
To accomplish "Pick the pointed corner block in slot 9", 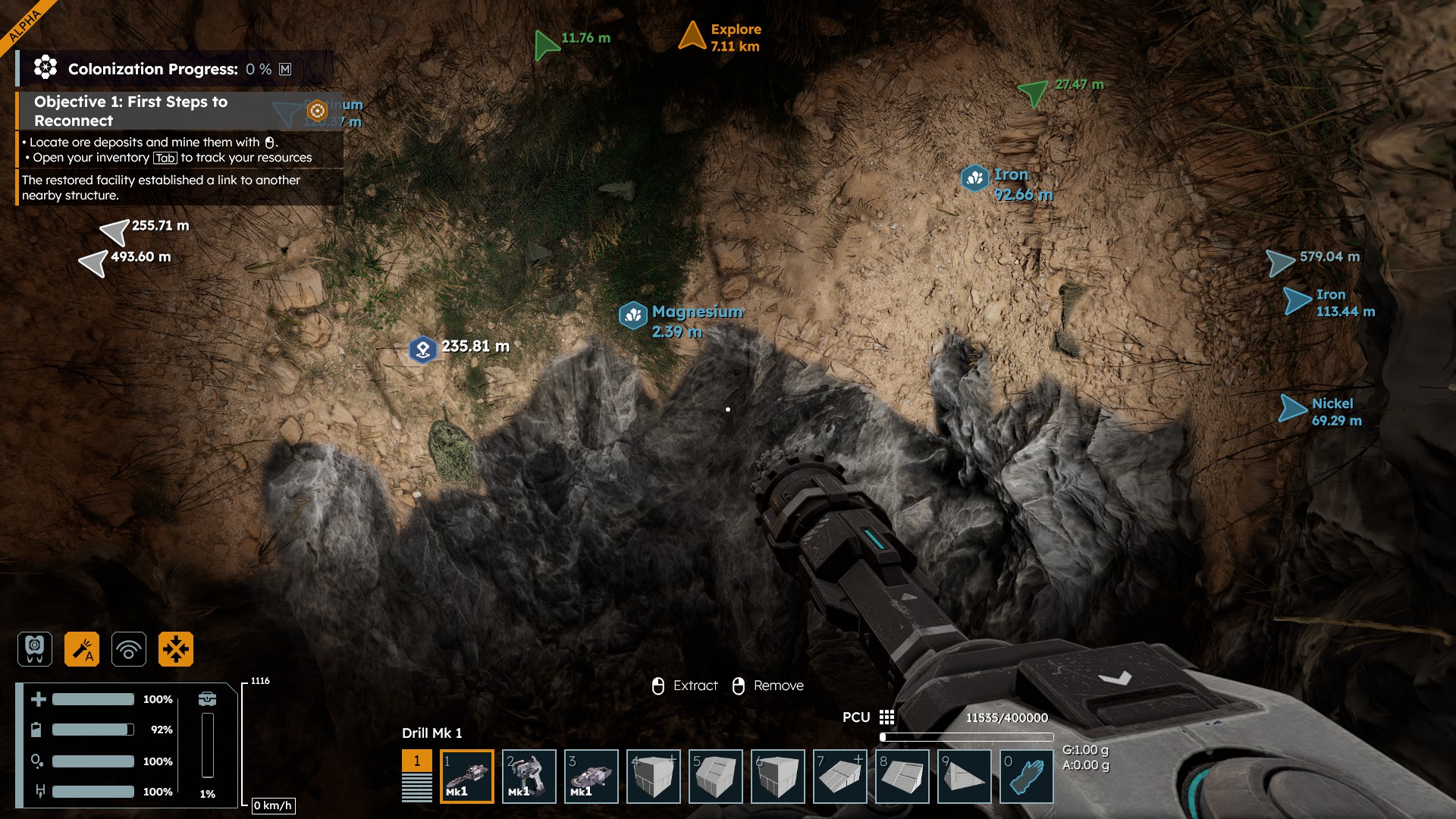I will click(x=964, y=776).
